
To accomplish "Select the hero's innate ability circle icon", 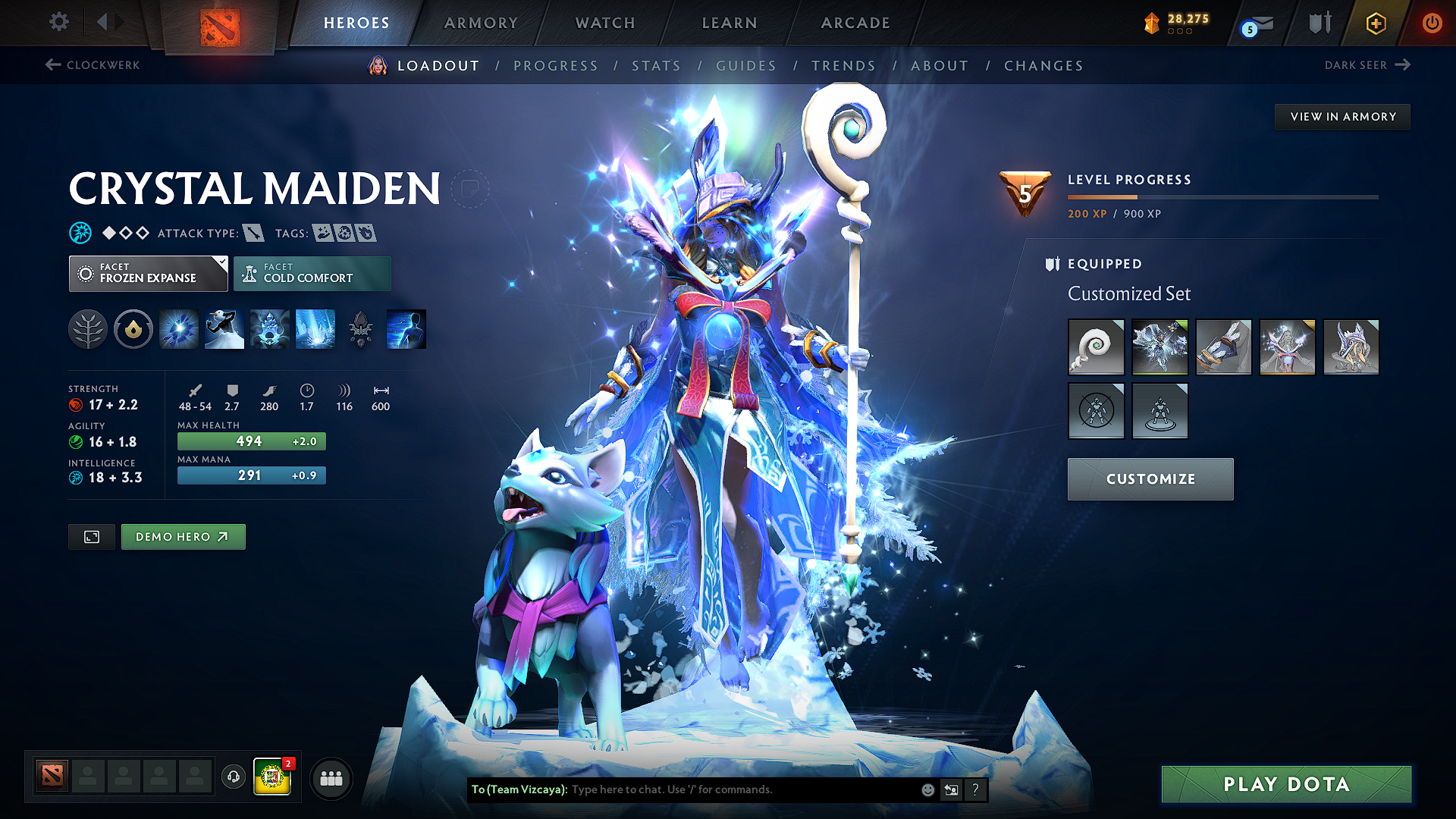I will point(133,329).
